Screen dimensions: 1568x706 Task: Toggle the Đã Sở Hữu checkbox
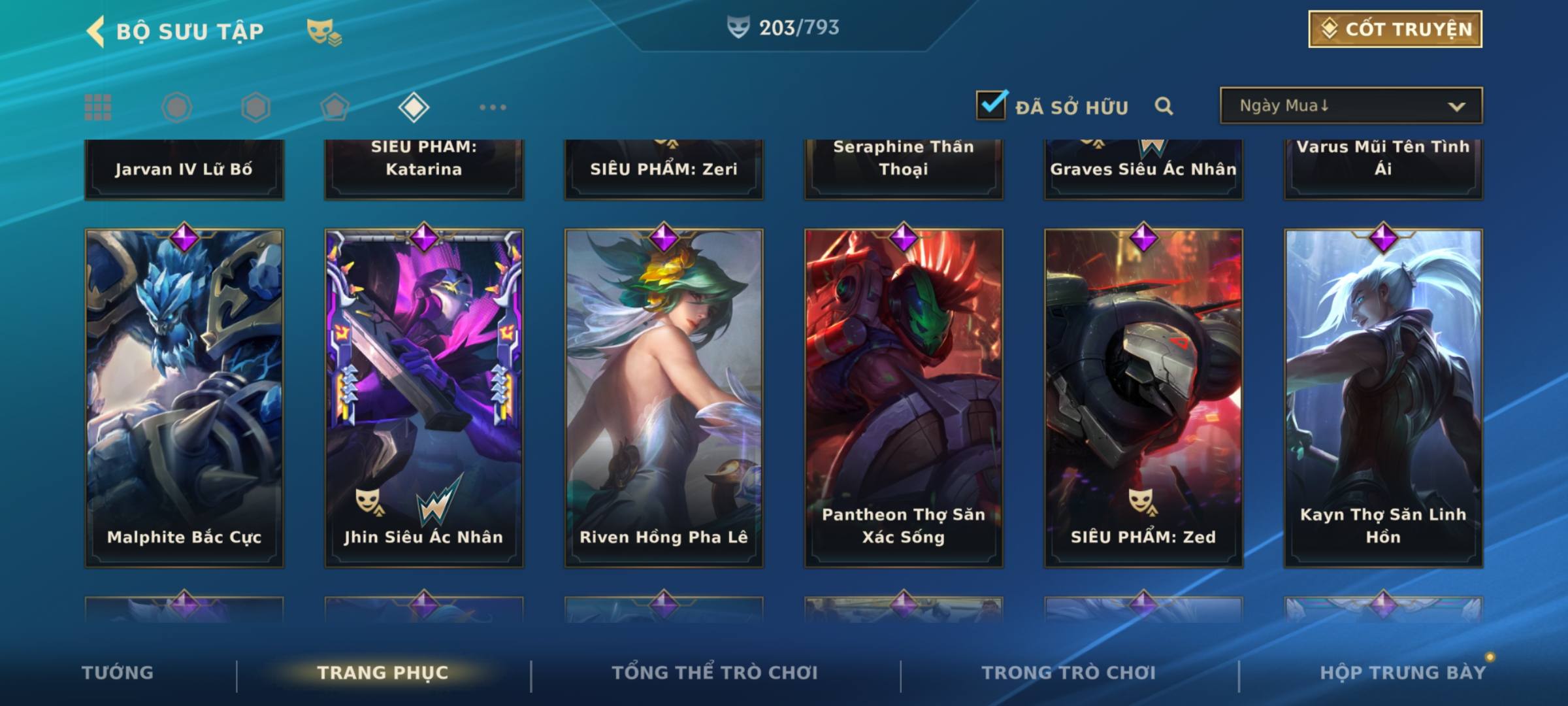pos(991,105)
